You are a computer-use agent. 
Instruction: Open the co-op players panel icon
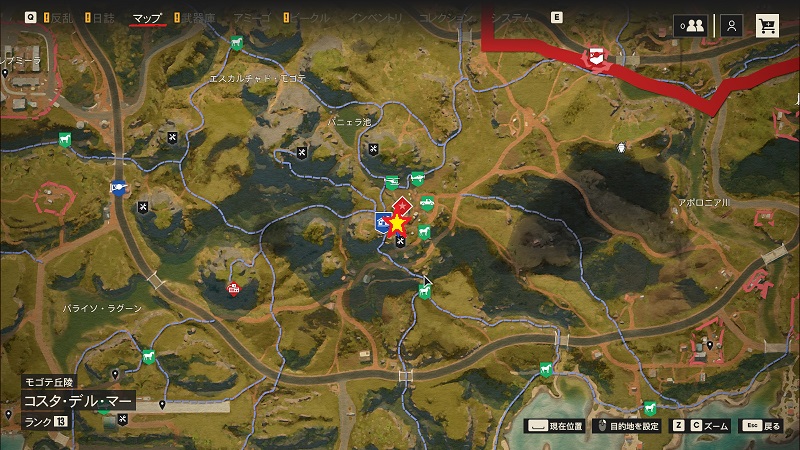click(689, 26)
